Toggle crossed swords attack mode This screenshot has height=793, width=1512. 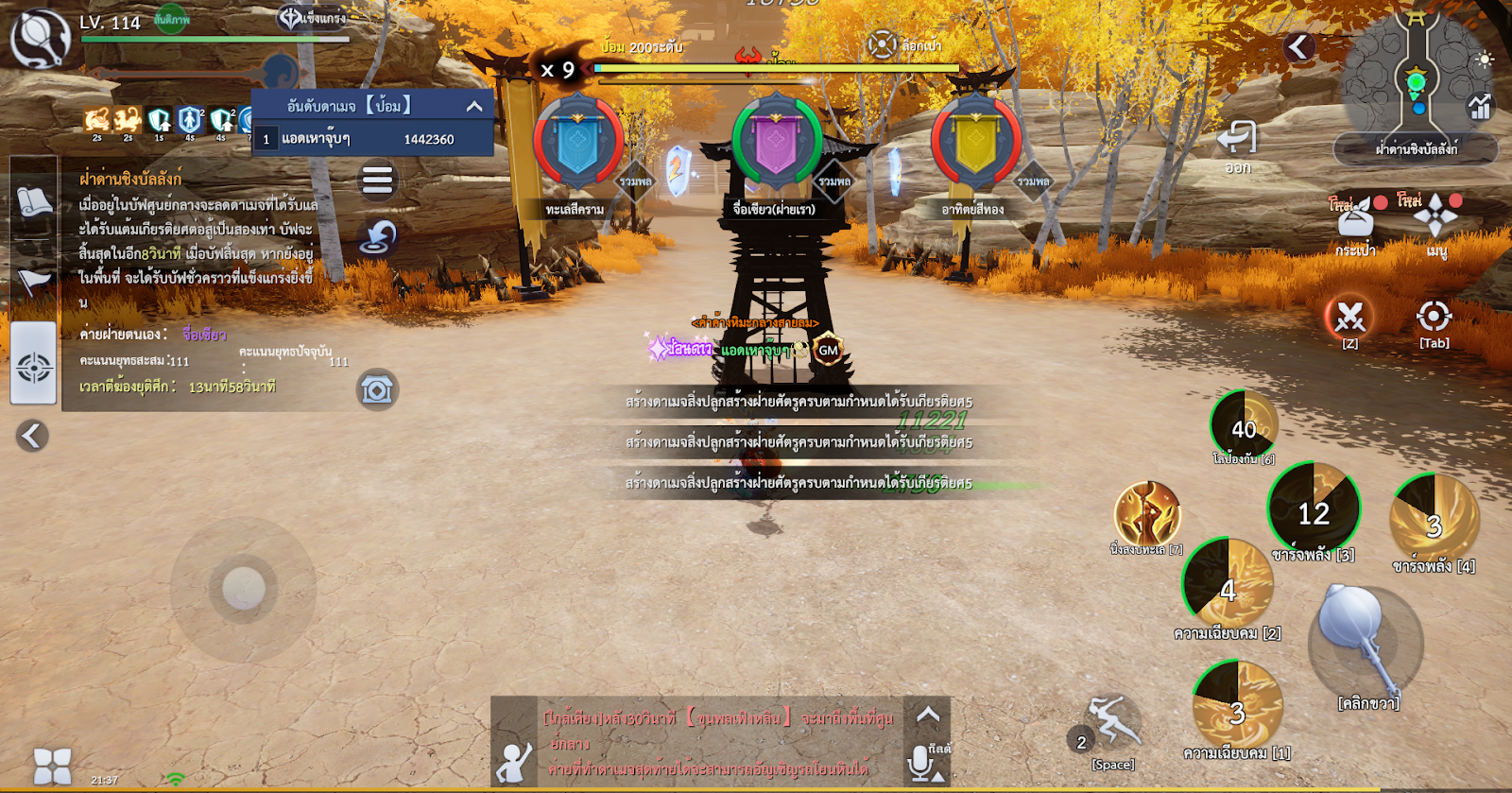click(x=1349, y=318)
